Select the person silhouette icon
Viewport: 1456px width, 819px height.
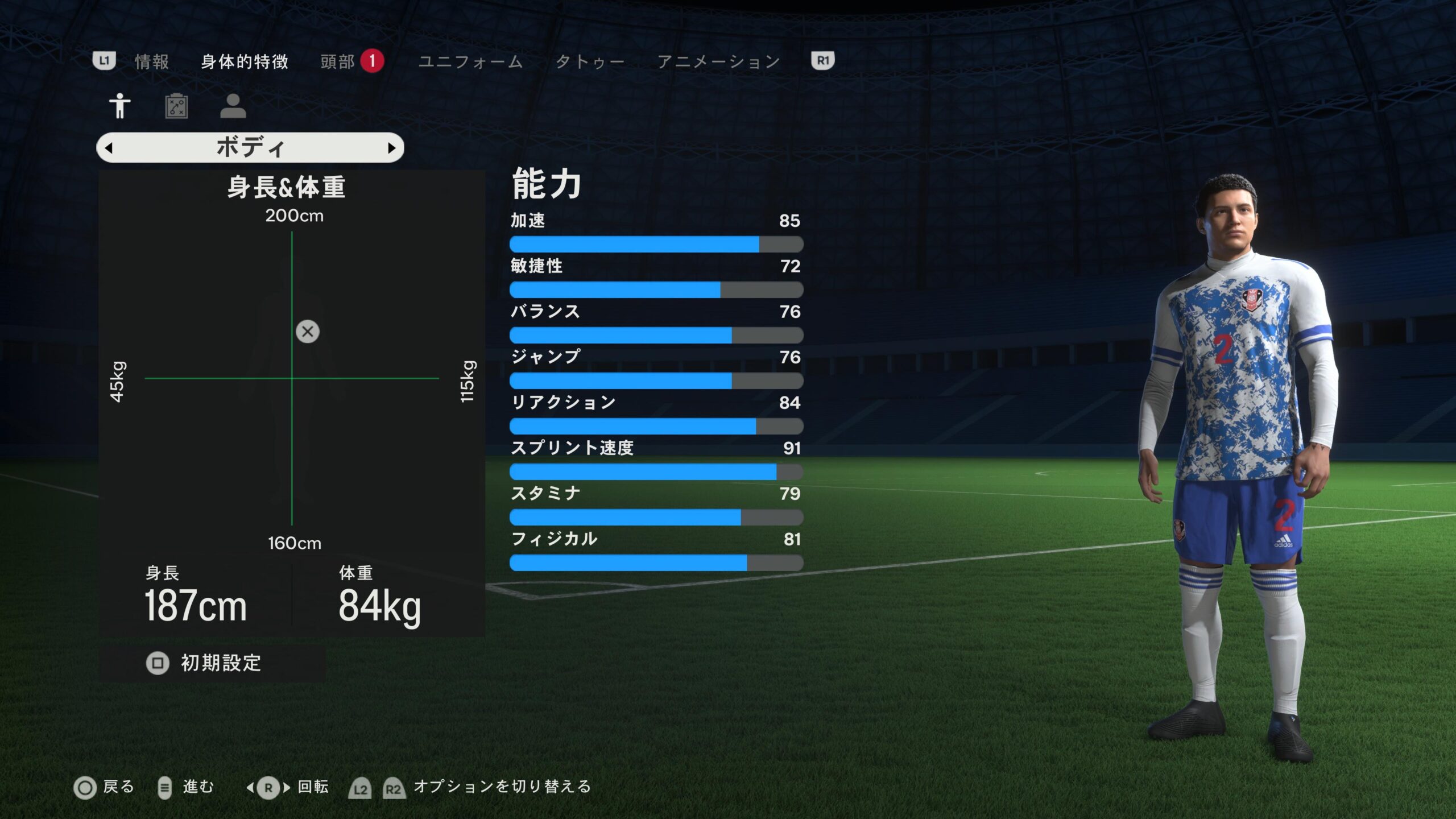tap(233, 106)
